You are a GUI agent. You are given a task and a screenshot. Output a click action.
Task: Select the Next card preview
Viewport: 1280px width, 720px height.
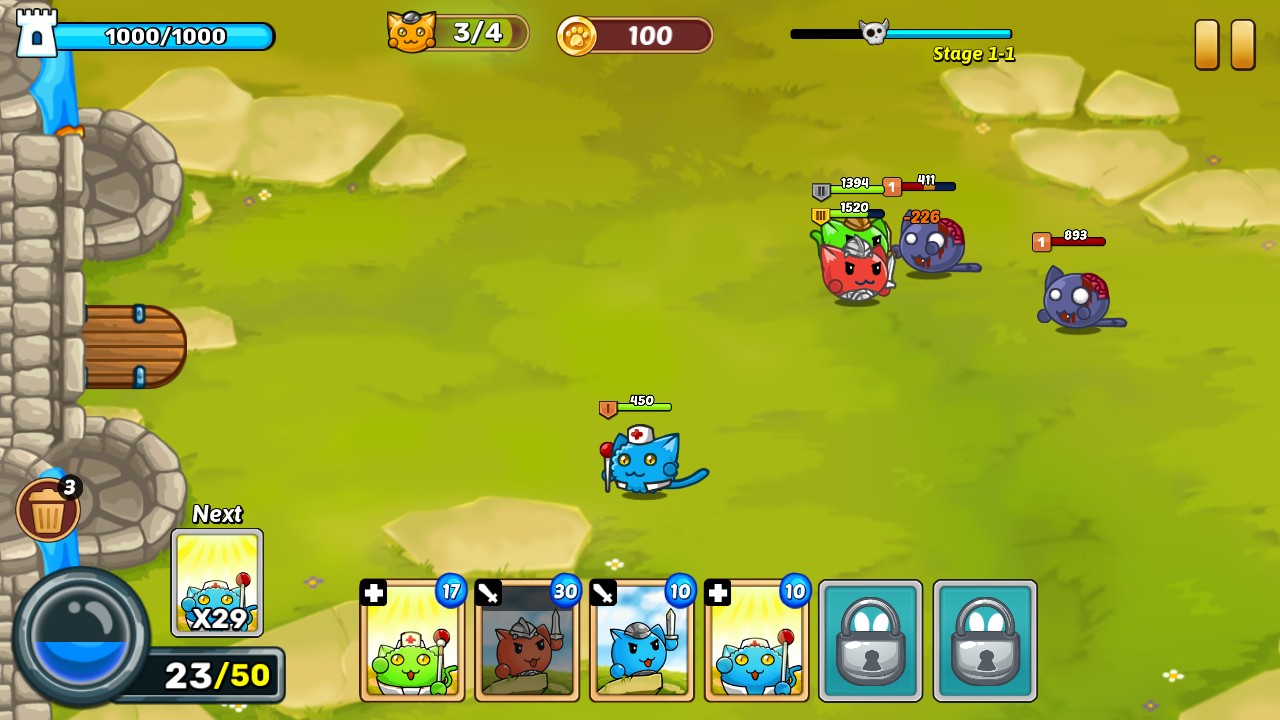(217, 583)
